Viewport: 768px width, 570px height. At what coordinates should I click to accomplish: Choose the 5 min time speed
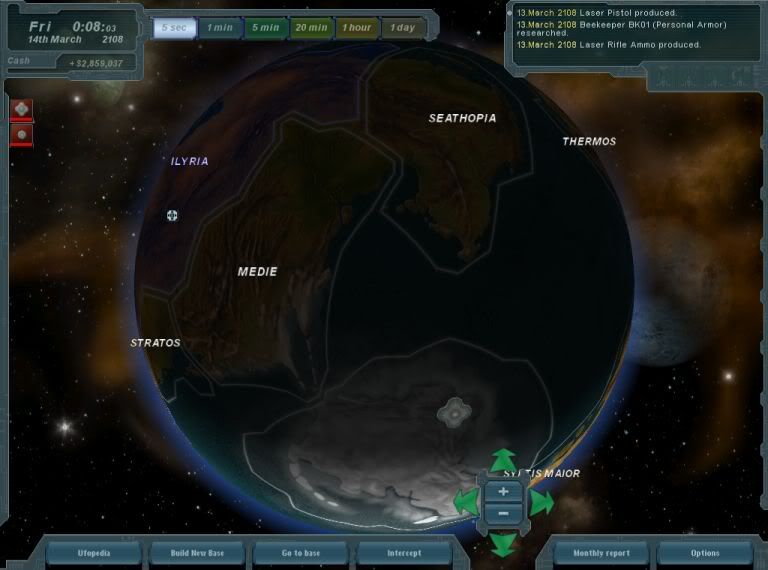click(x=266, y=27)
